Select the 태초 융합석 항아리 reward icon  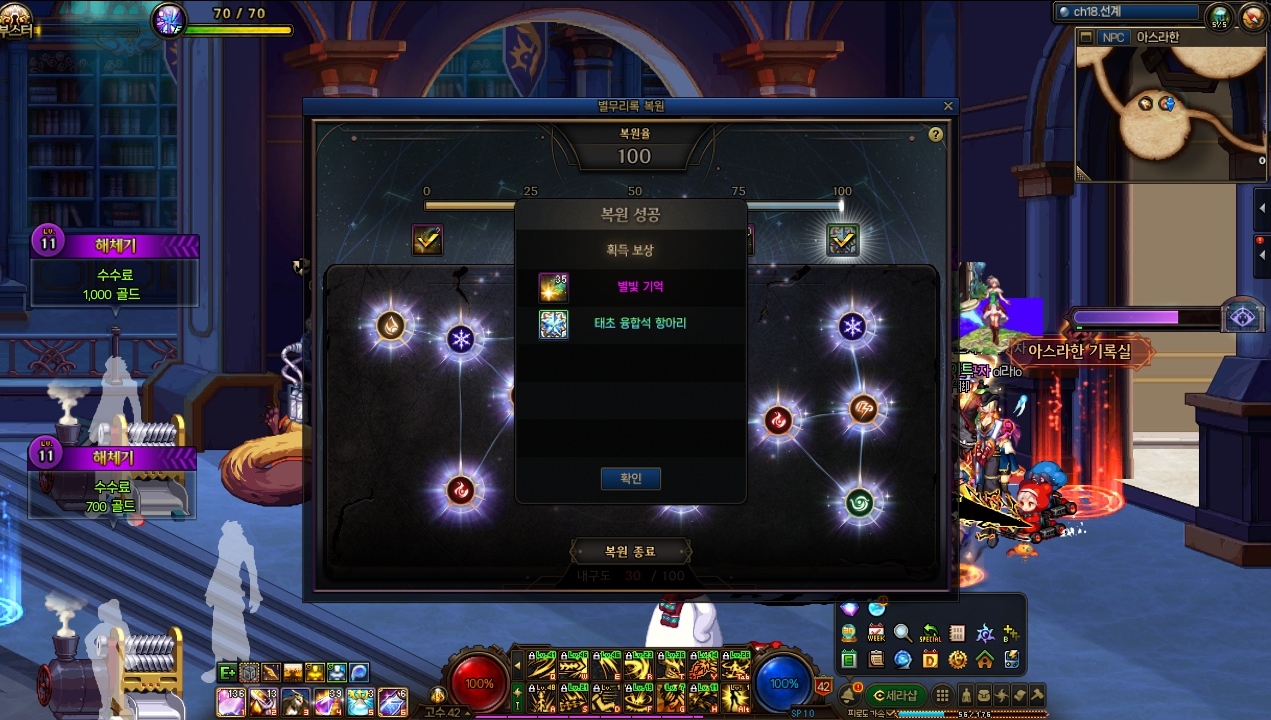pos(553,324)
